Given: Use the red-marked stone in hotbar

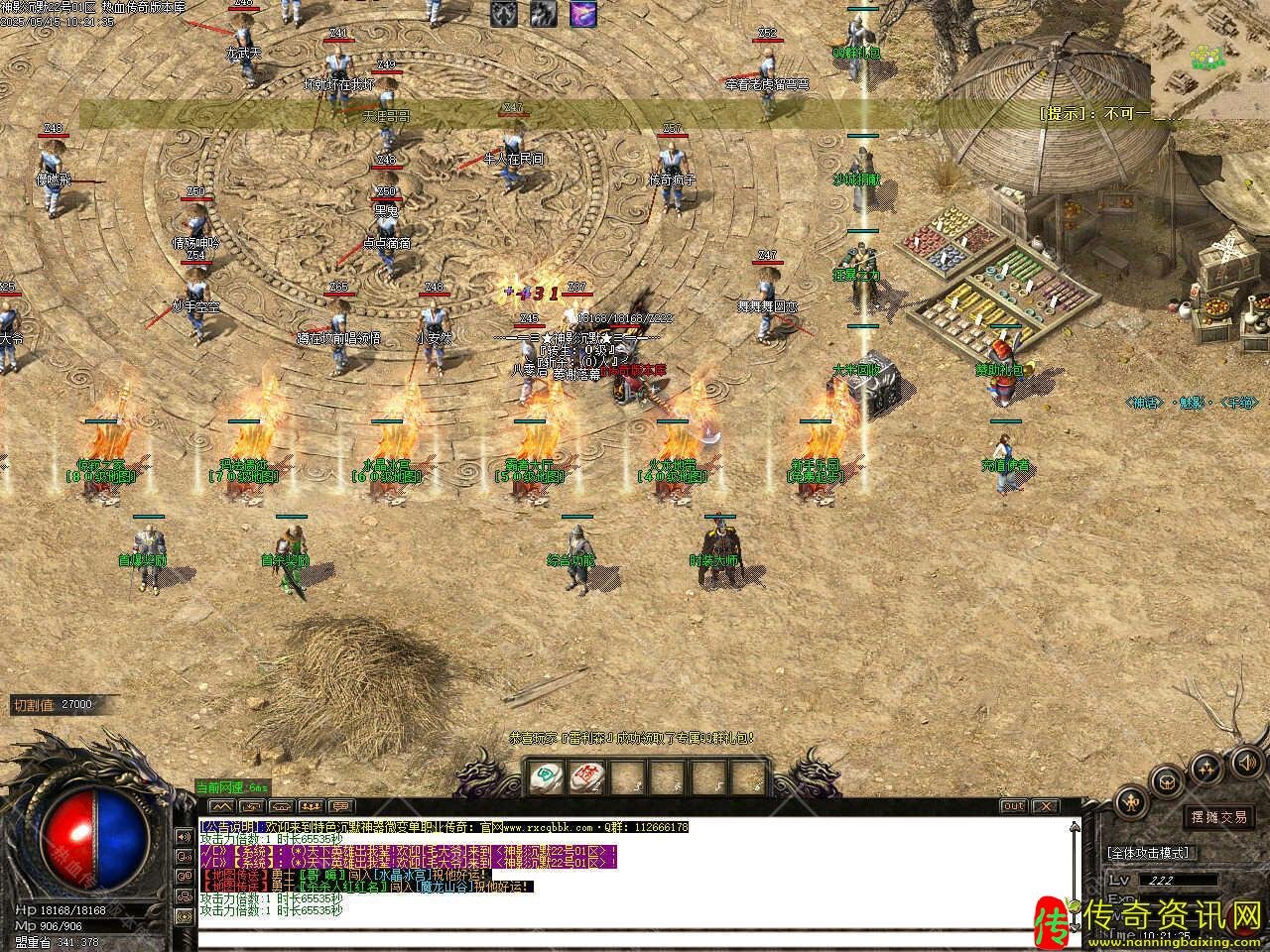Looking at the screenshot, I should [585, 776].
